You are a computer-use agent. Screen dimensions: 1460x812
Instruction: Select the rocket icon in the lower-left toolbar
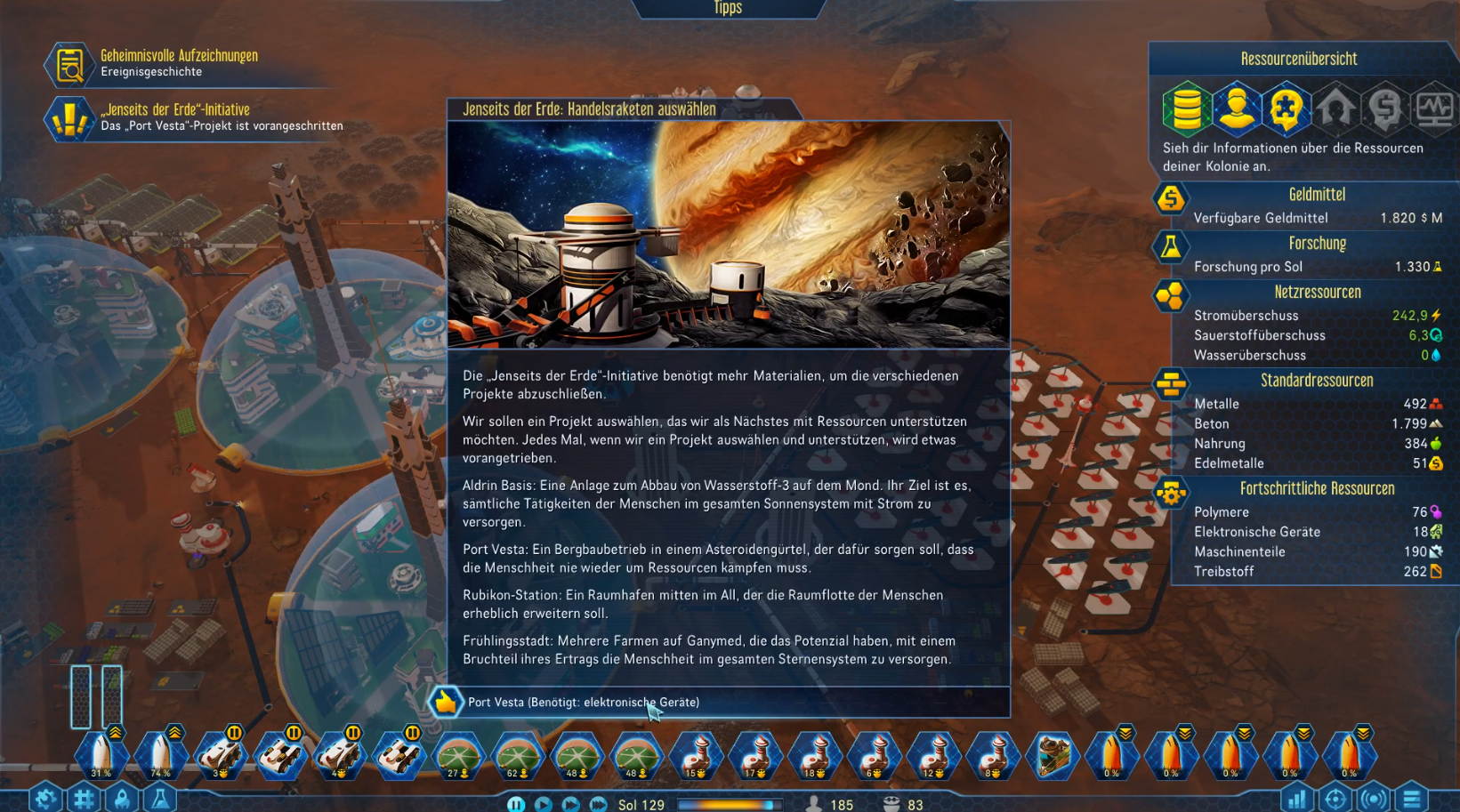(122, 799)
